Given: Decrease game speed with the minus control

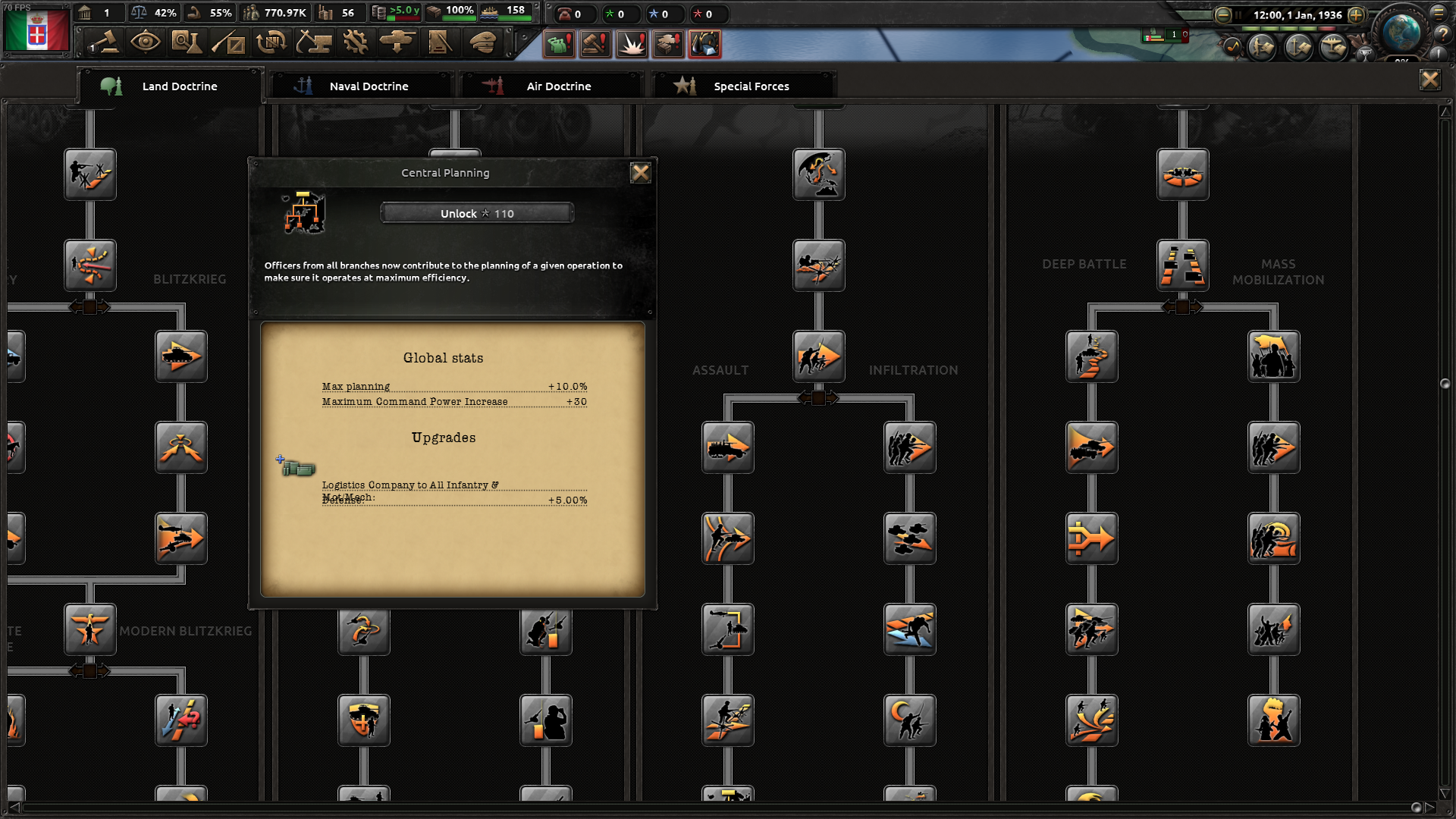Looking at the screenshot, I should pyautogui.click(x=1222, y=14).
